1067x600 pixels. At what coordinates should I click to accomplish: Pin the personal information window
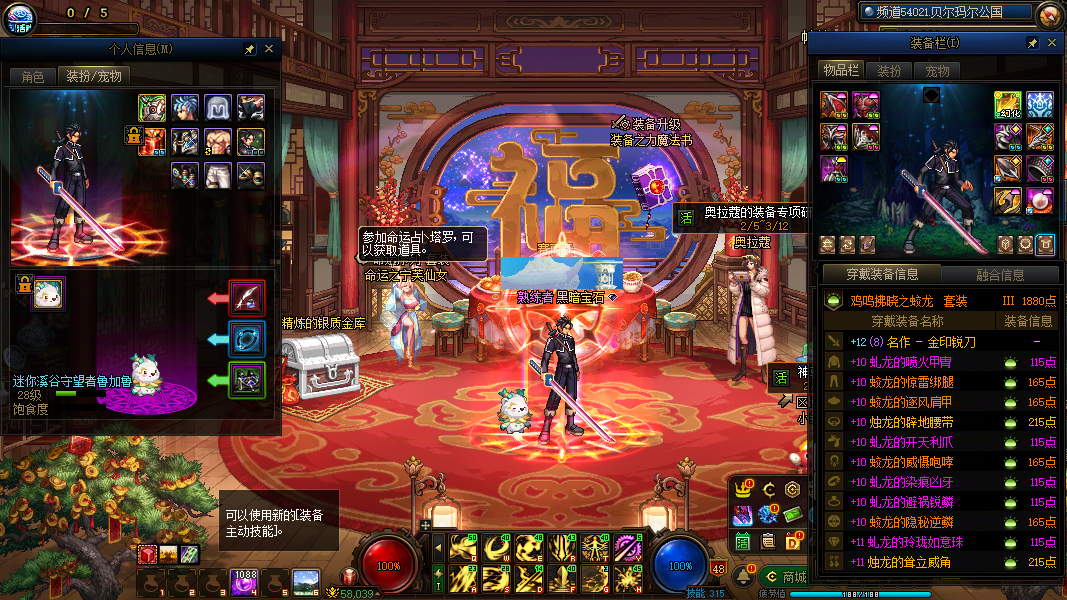pyautogui.click(x=250, y=48)
